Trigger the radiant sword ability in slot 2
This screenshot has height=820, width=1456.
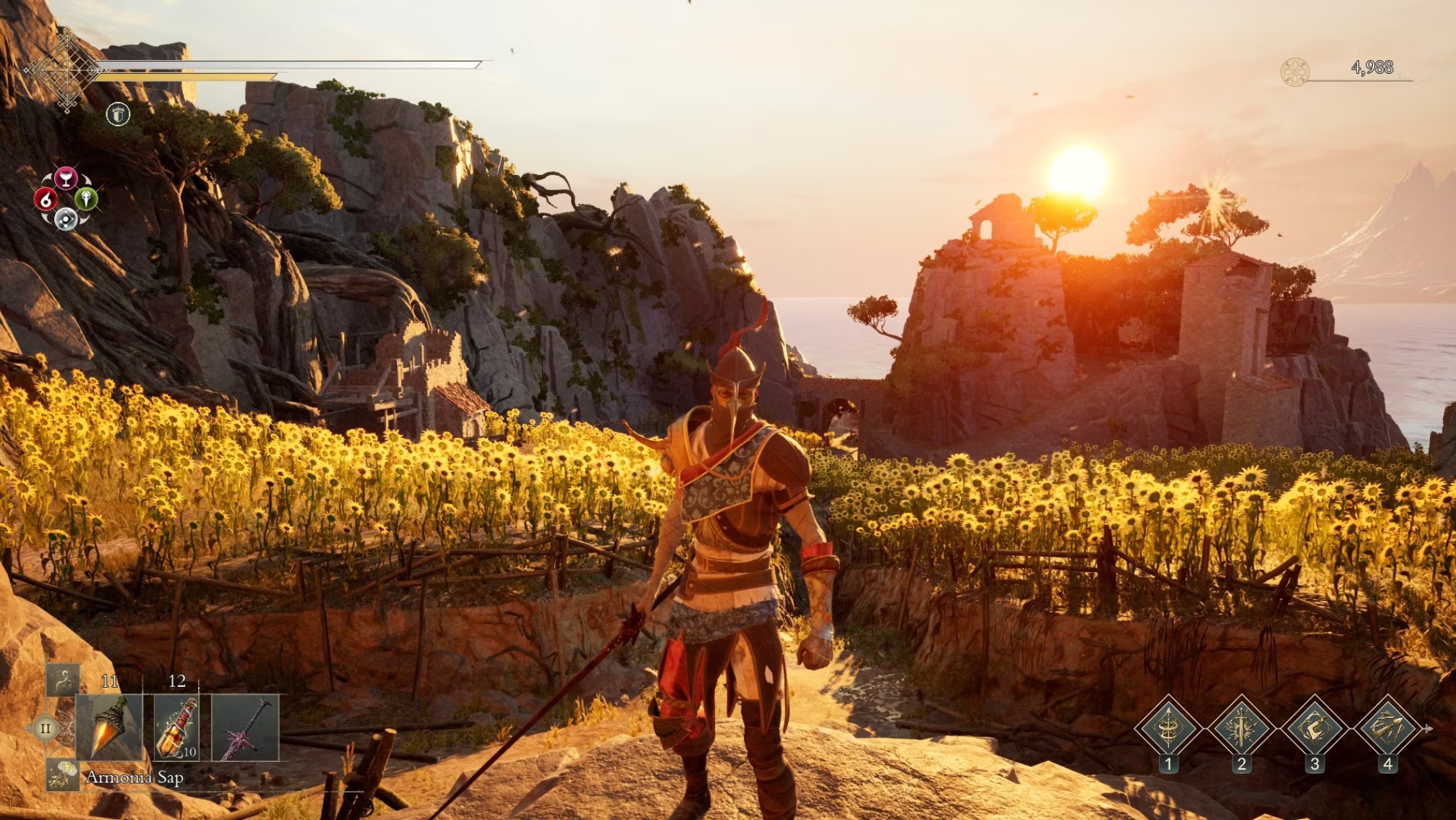click(1241, 727)
